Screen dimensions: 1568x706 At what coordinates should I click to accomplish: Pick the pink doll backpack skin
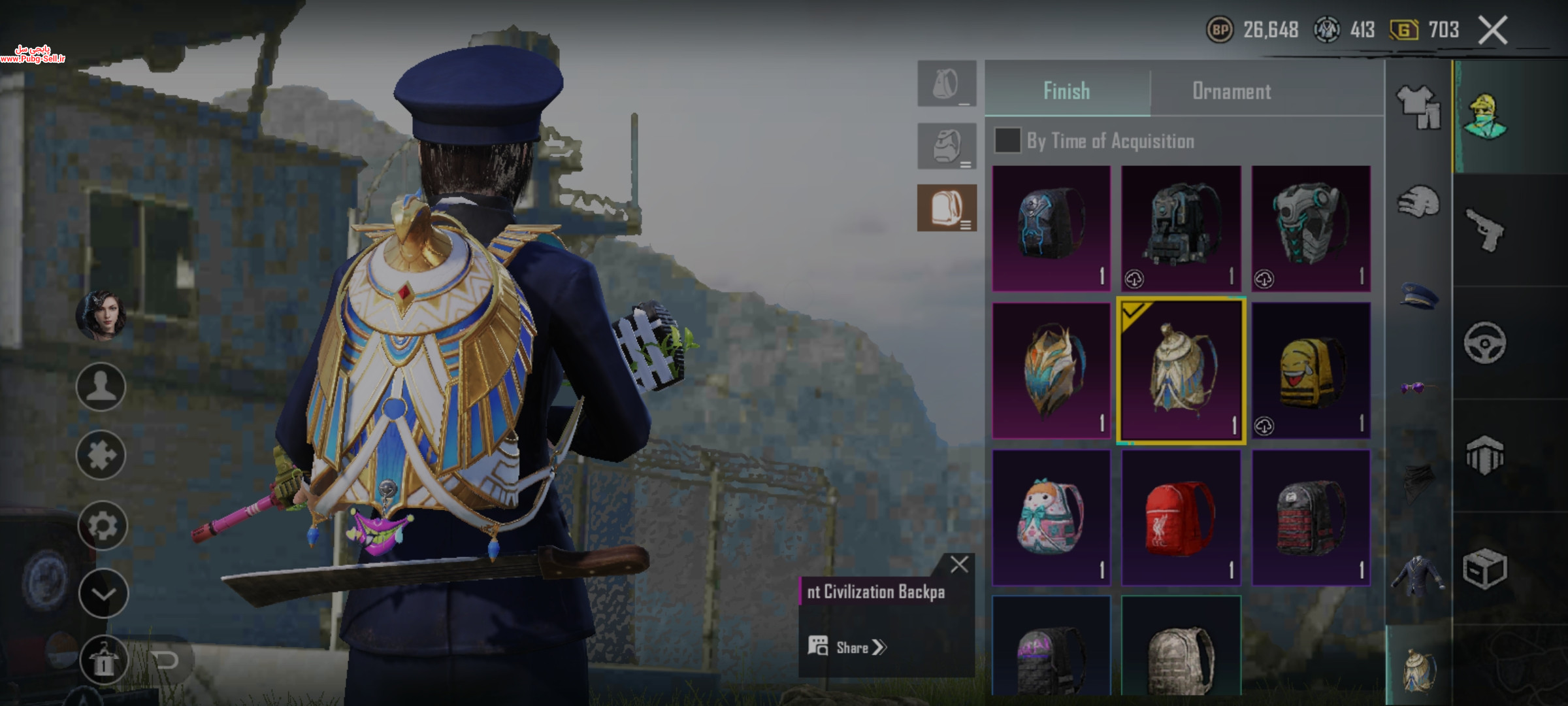coord(1051,517)
